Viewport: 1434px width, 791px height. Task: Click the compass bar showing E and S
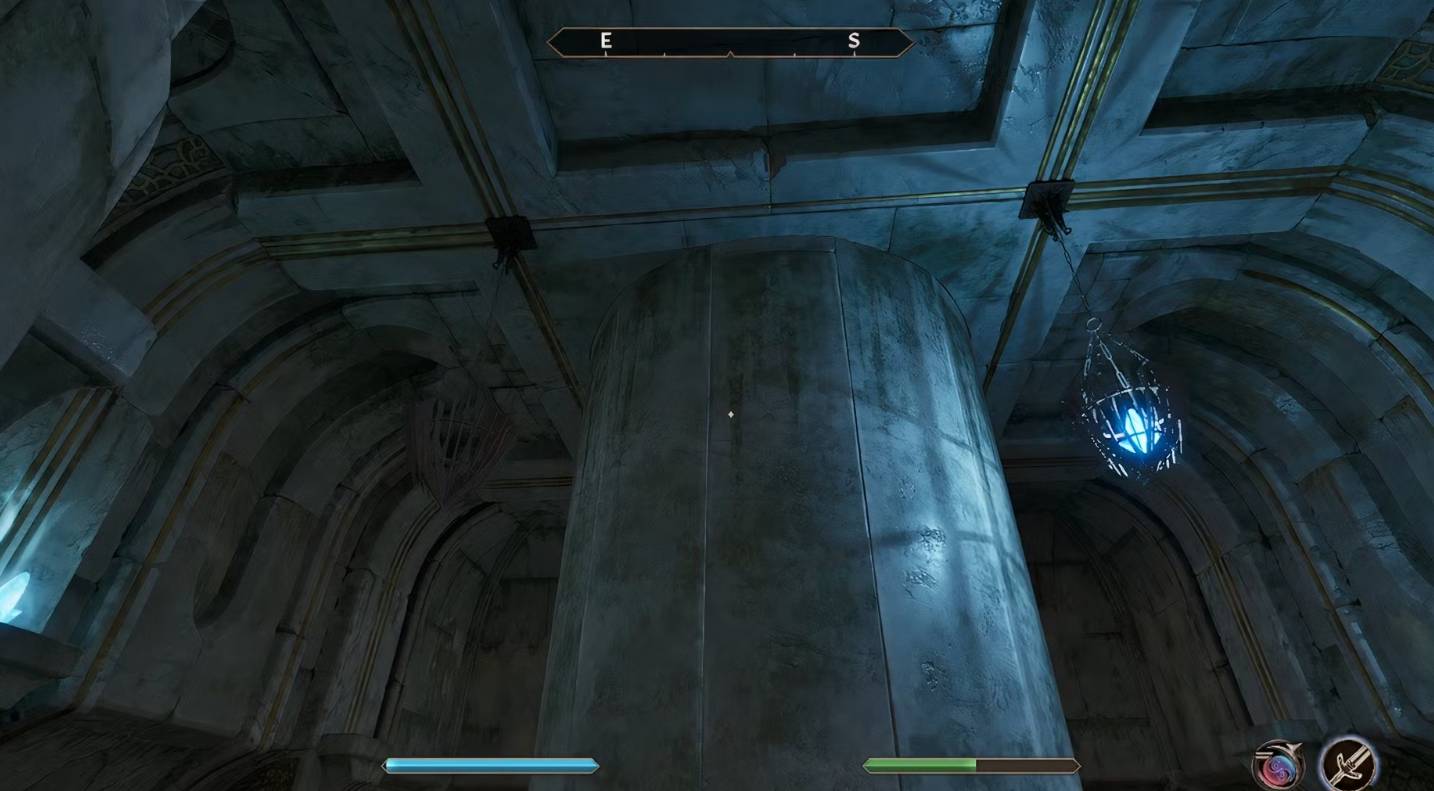coord(730,42)
